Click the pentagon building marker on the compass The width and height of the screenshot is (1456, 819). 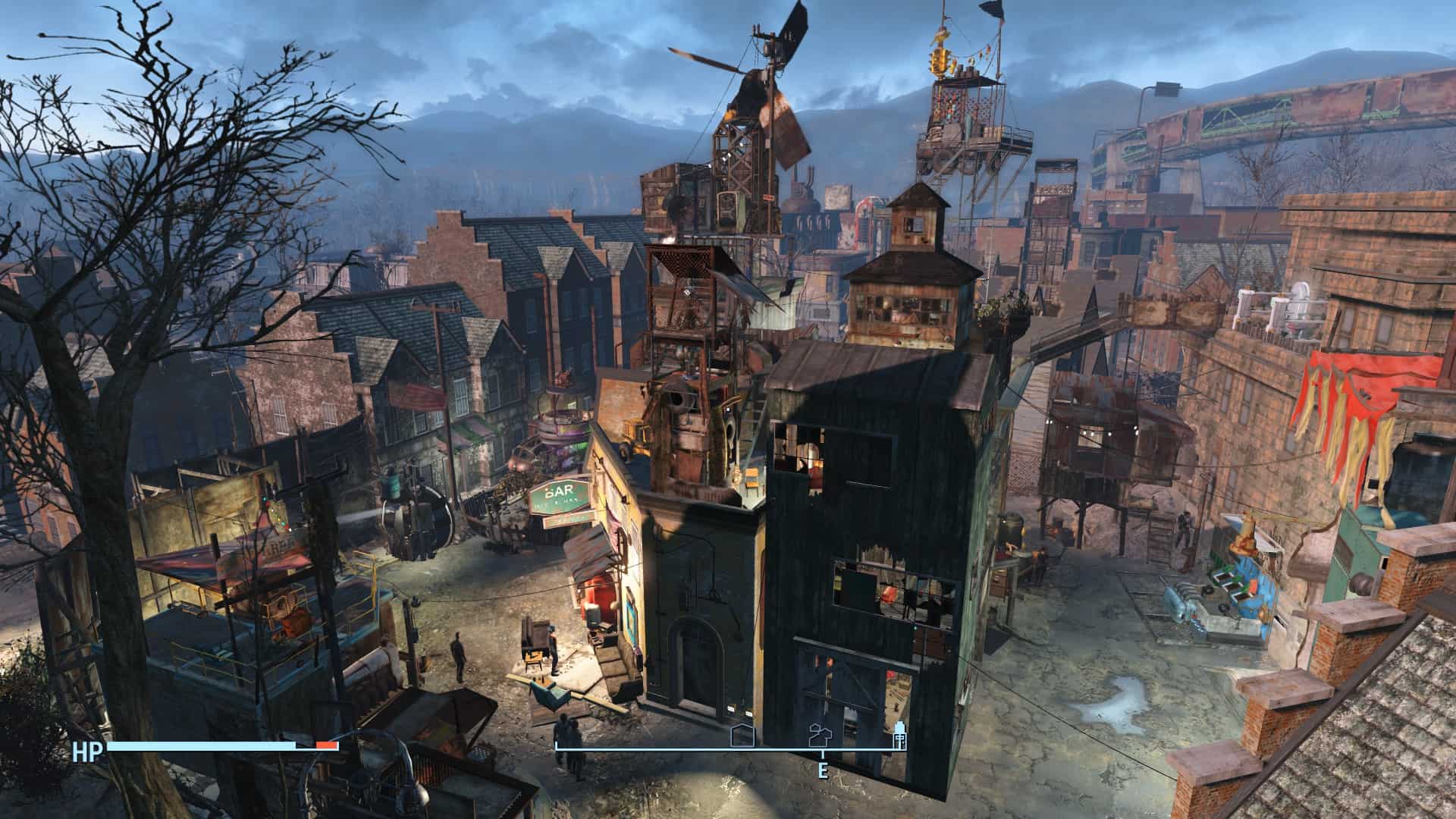point(742,736)
